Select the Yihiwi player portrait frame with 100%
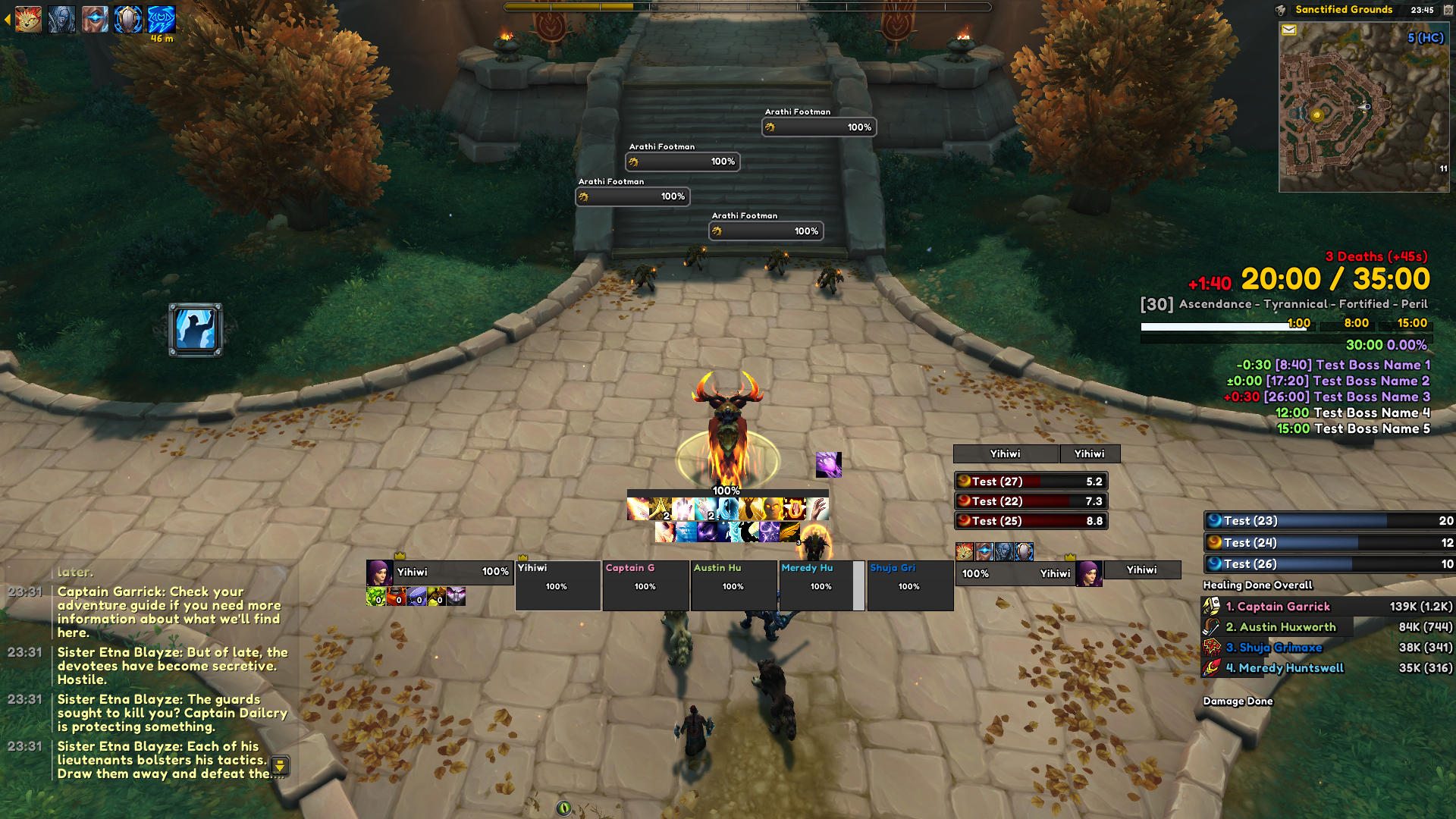Viewport: 1456px width, 819px height. tap(440, 573)
